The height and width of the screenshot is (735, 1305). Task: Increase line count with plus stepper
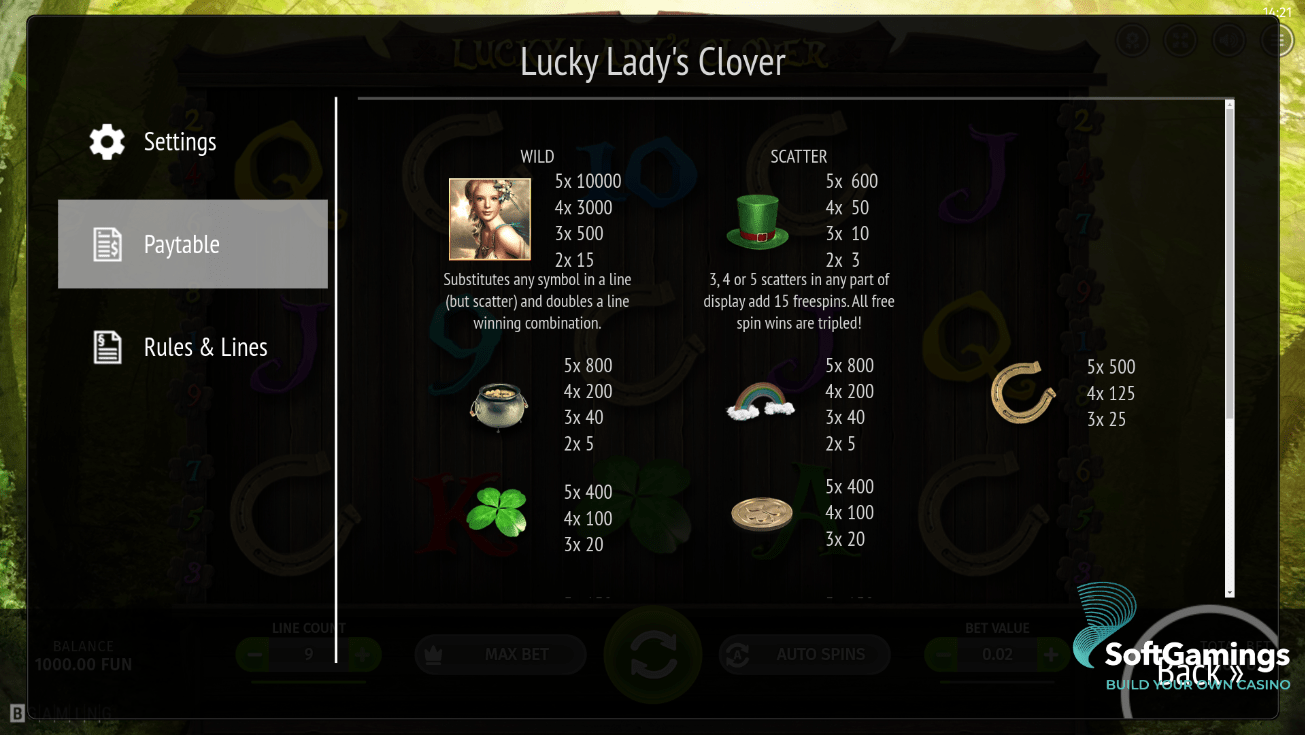click(362, 654)
